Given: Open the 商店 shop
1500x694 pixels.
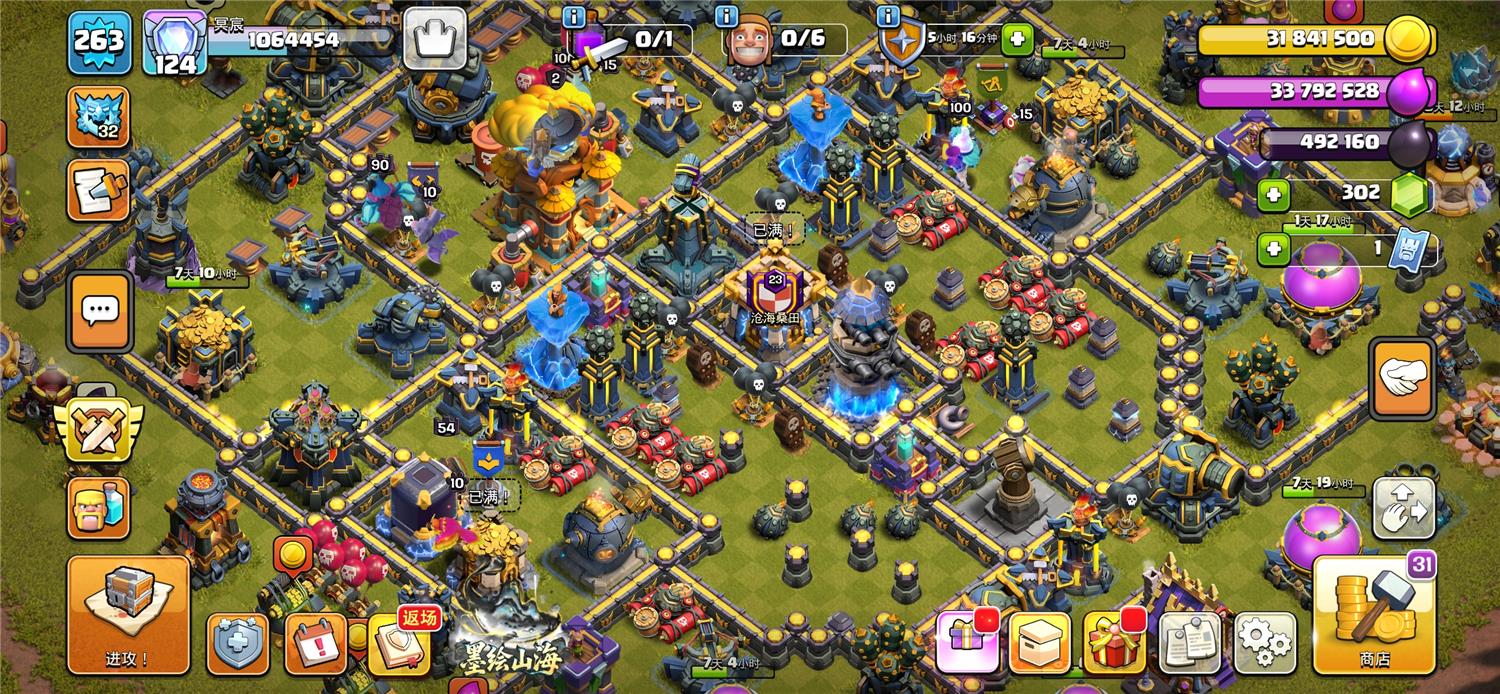Looking at the screenshot, I should pos(1374,614).
